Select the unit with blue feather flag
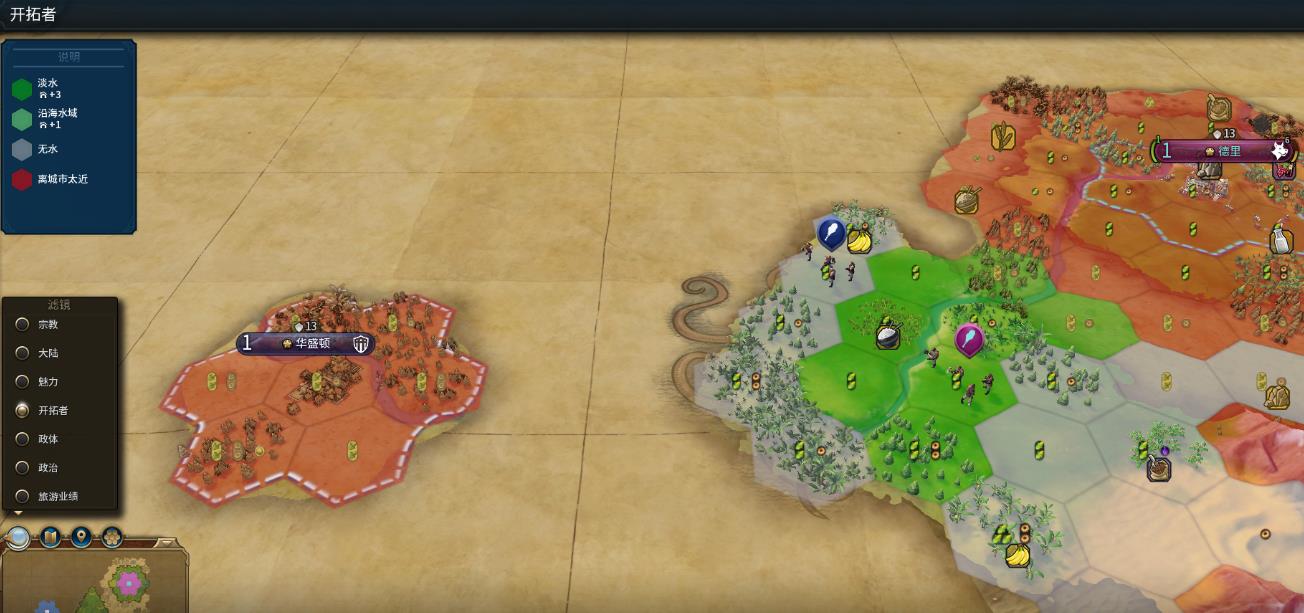 831,234
